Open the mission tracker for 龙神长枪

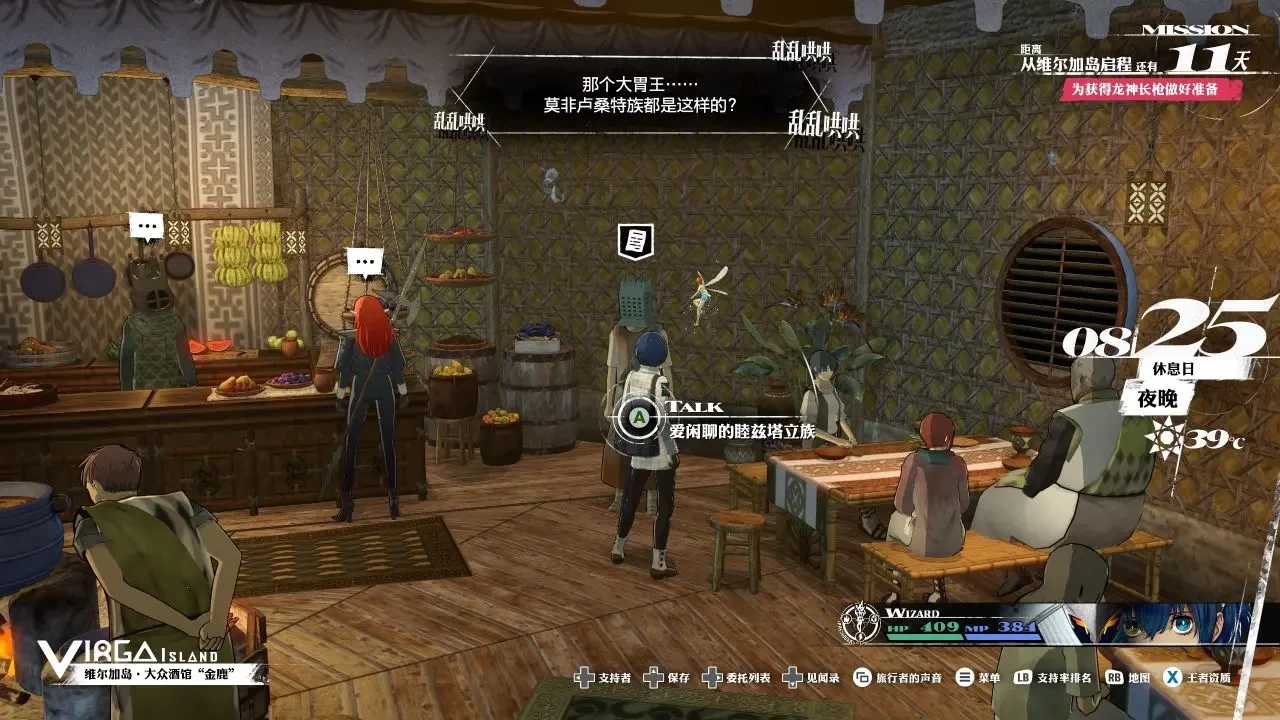[1150, 89]
